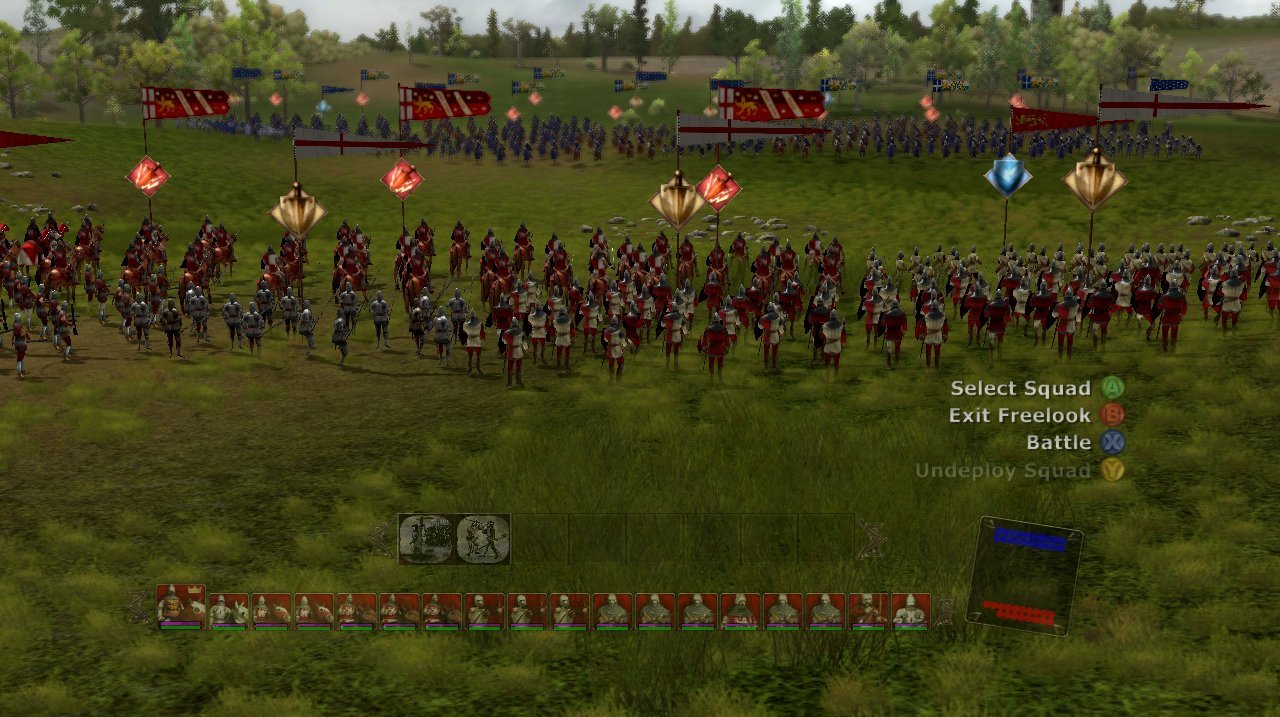Choose the massed soldiers formation icon

pyautogui.click(x=426, y=539)
